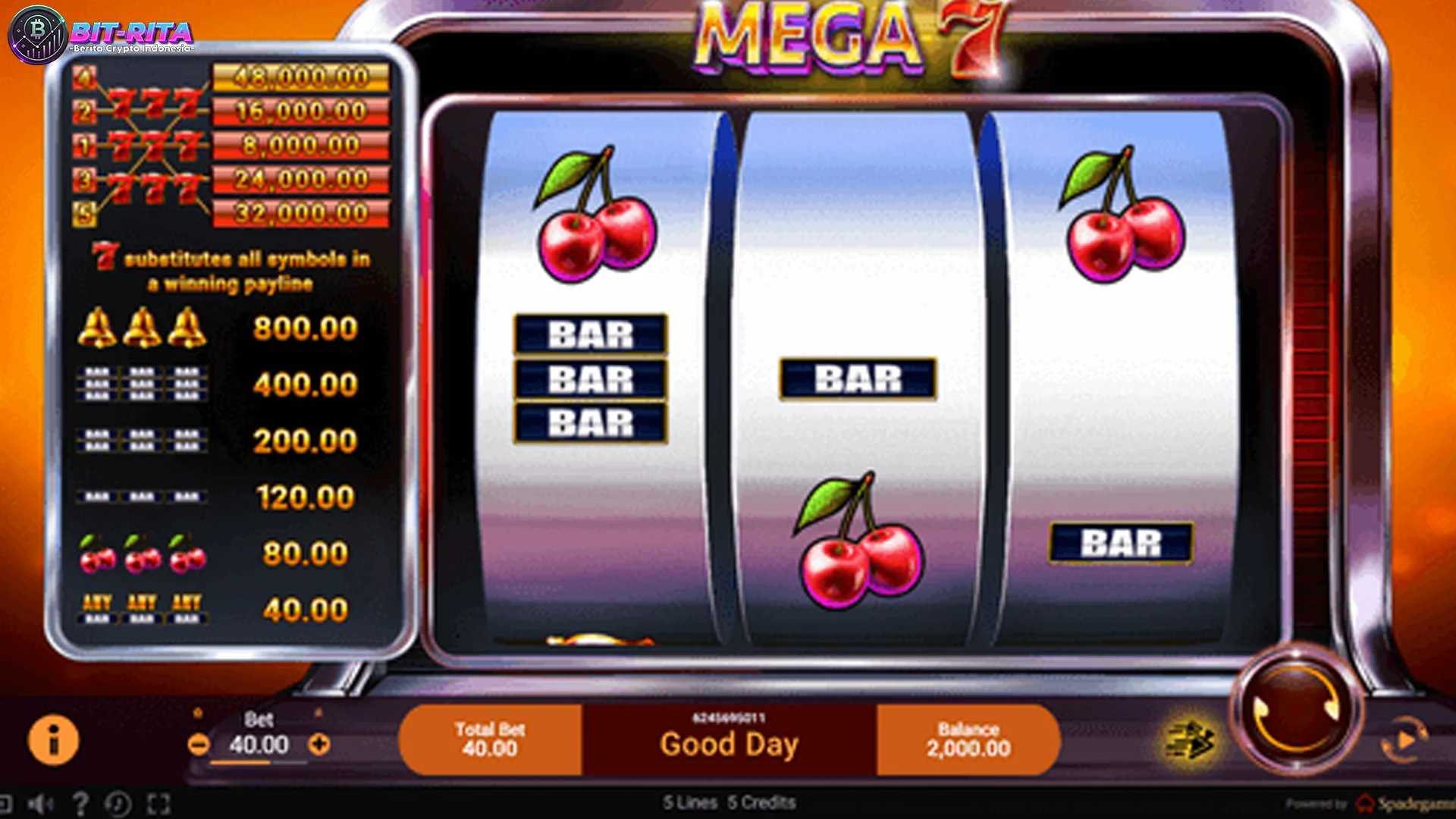The width and height of the screenshot is (1456, 819).
Task: Select the Bet amount 40.00 input field
Action: pos(258,747)
